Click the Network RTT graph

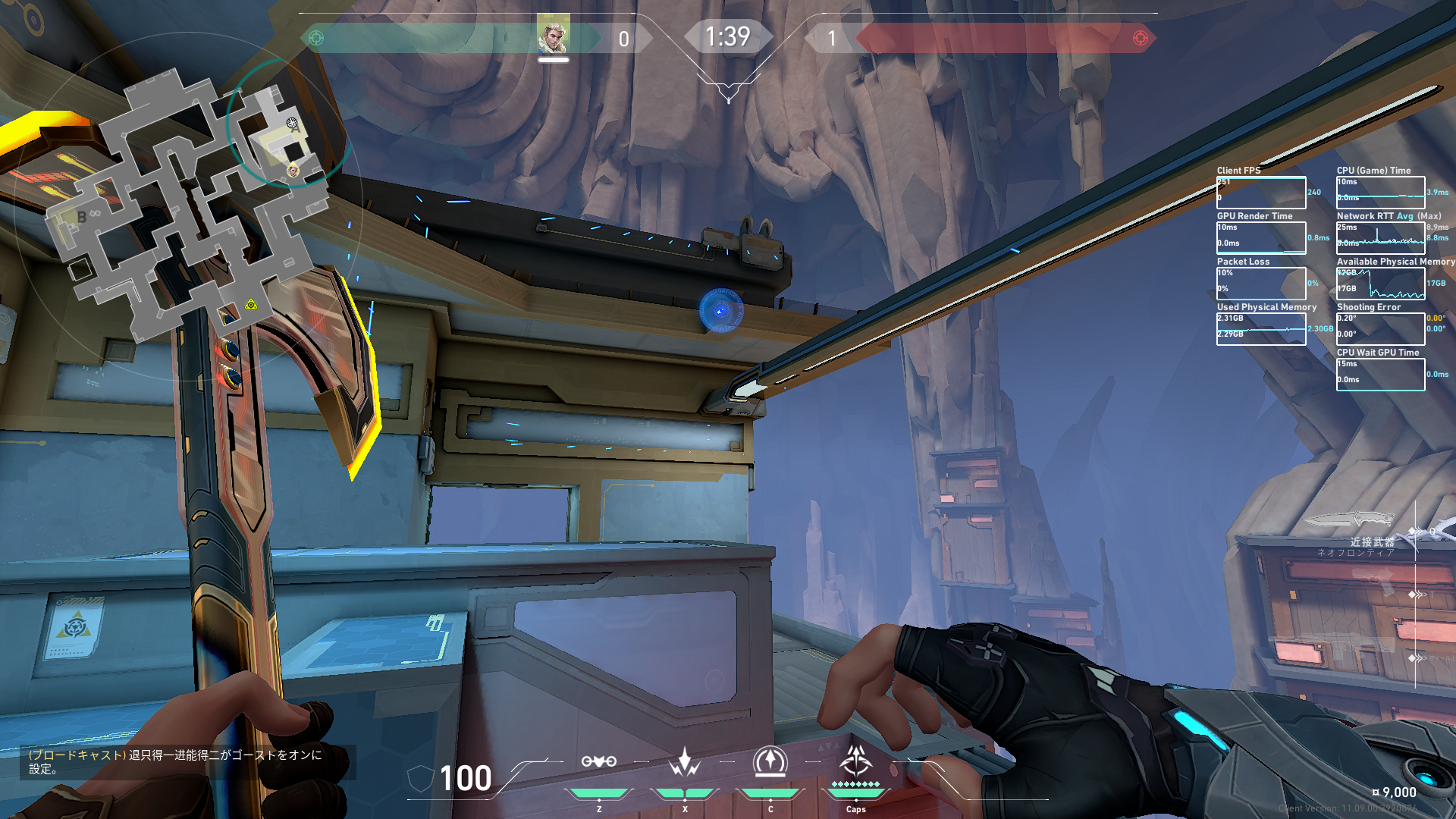coord(1380,238)
